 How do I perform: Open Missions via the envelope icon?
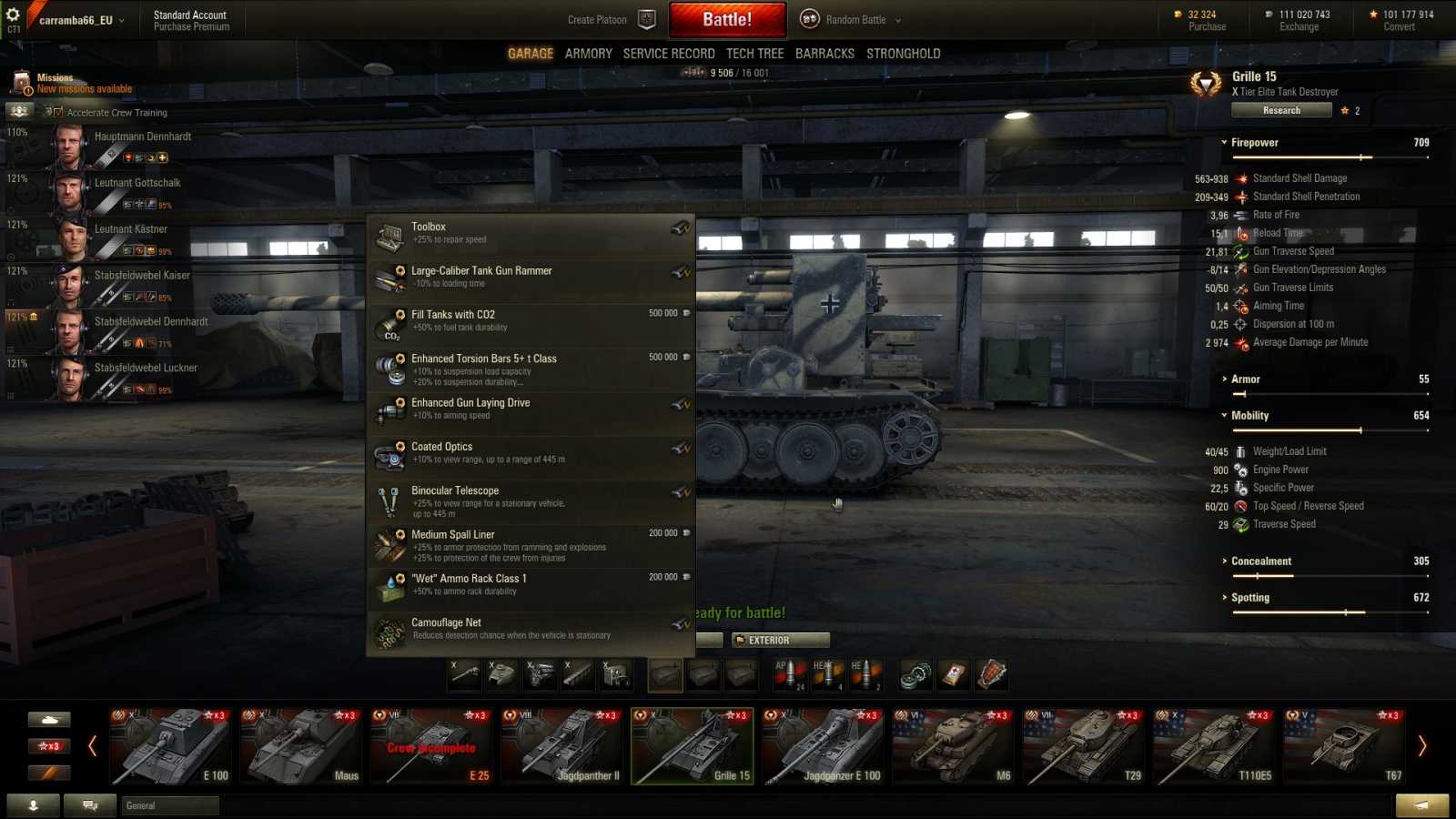coord(20,82)
